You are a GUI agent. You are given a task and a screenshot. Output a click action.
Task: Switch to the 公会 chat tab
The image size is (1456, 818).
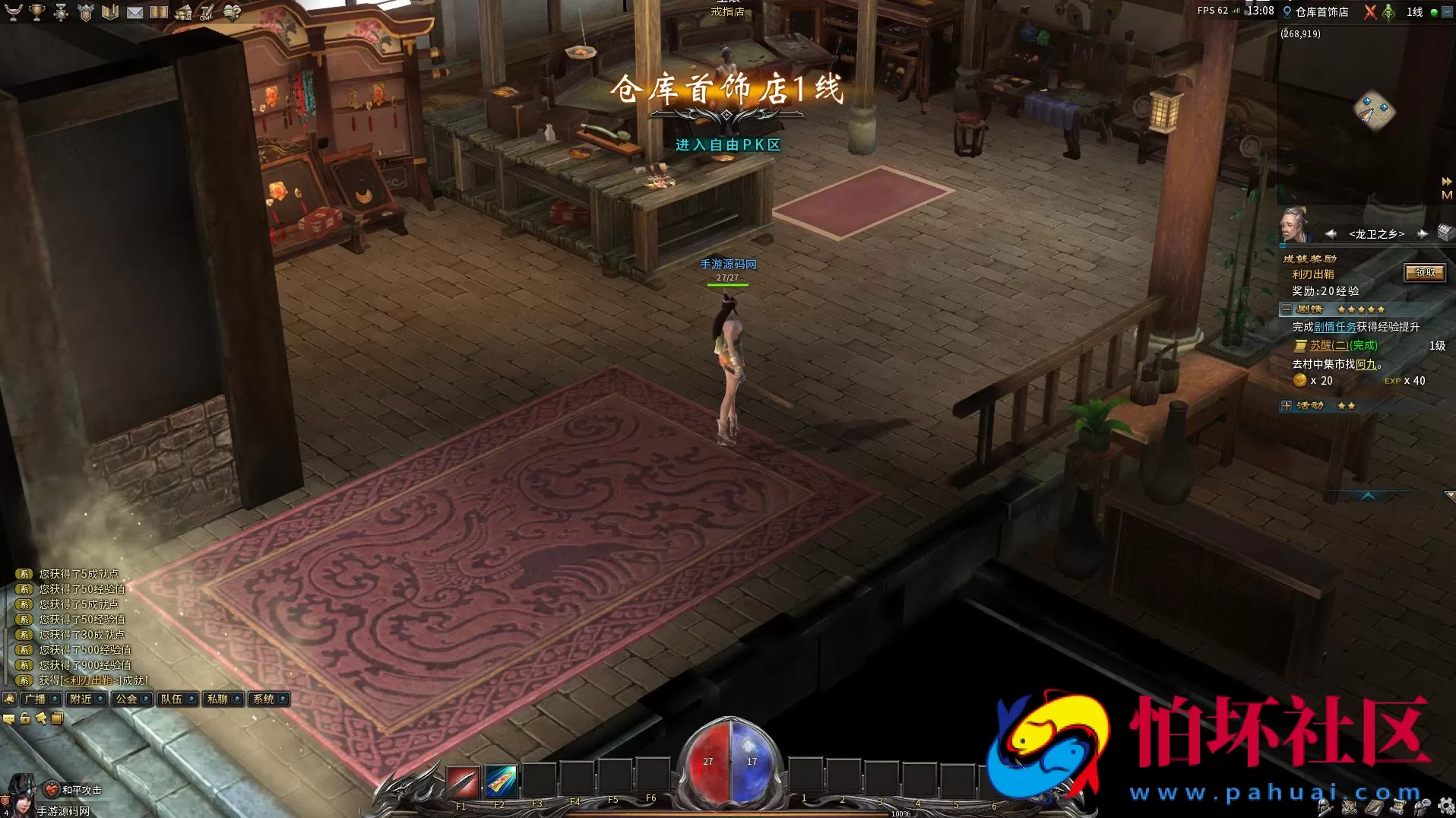(x=128, y=699)
